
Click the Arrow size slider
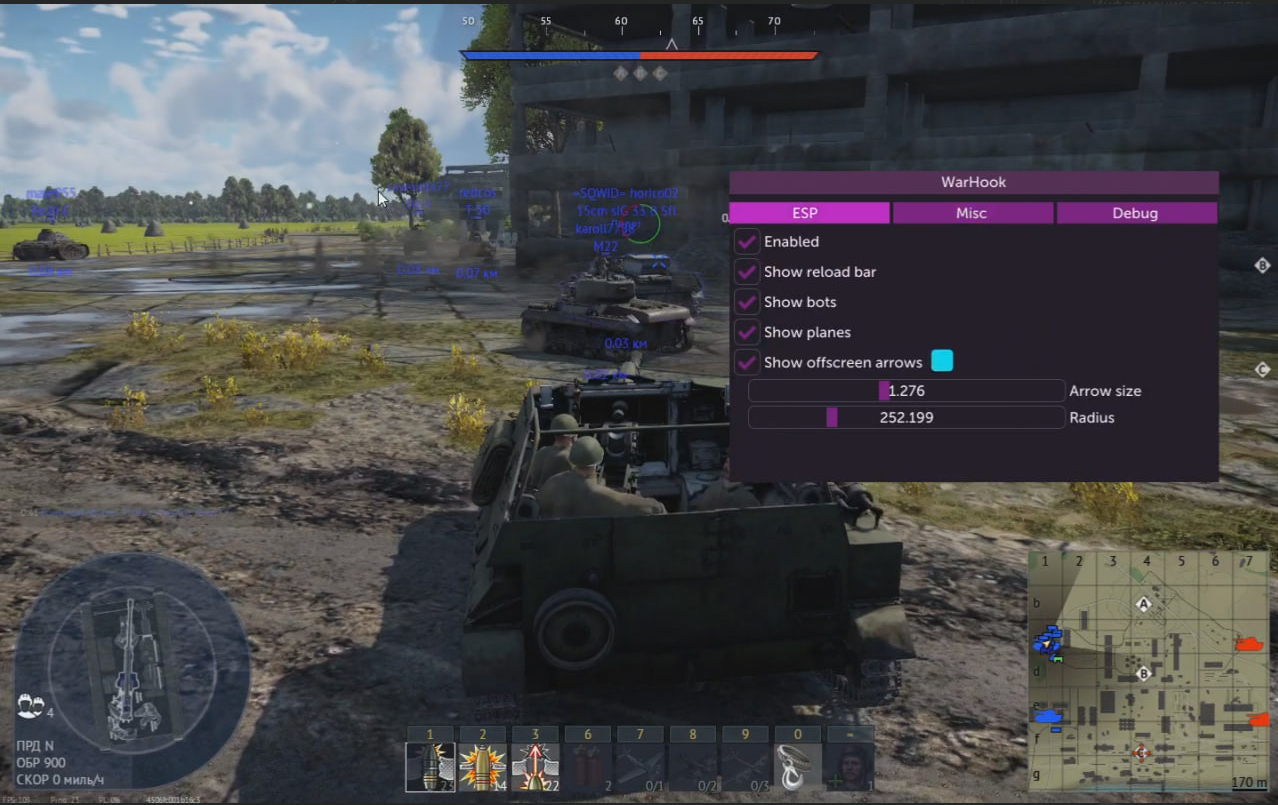point(905,391)
